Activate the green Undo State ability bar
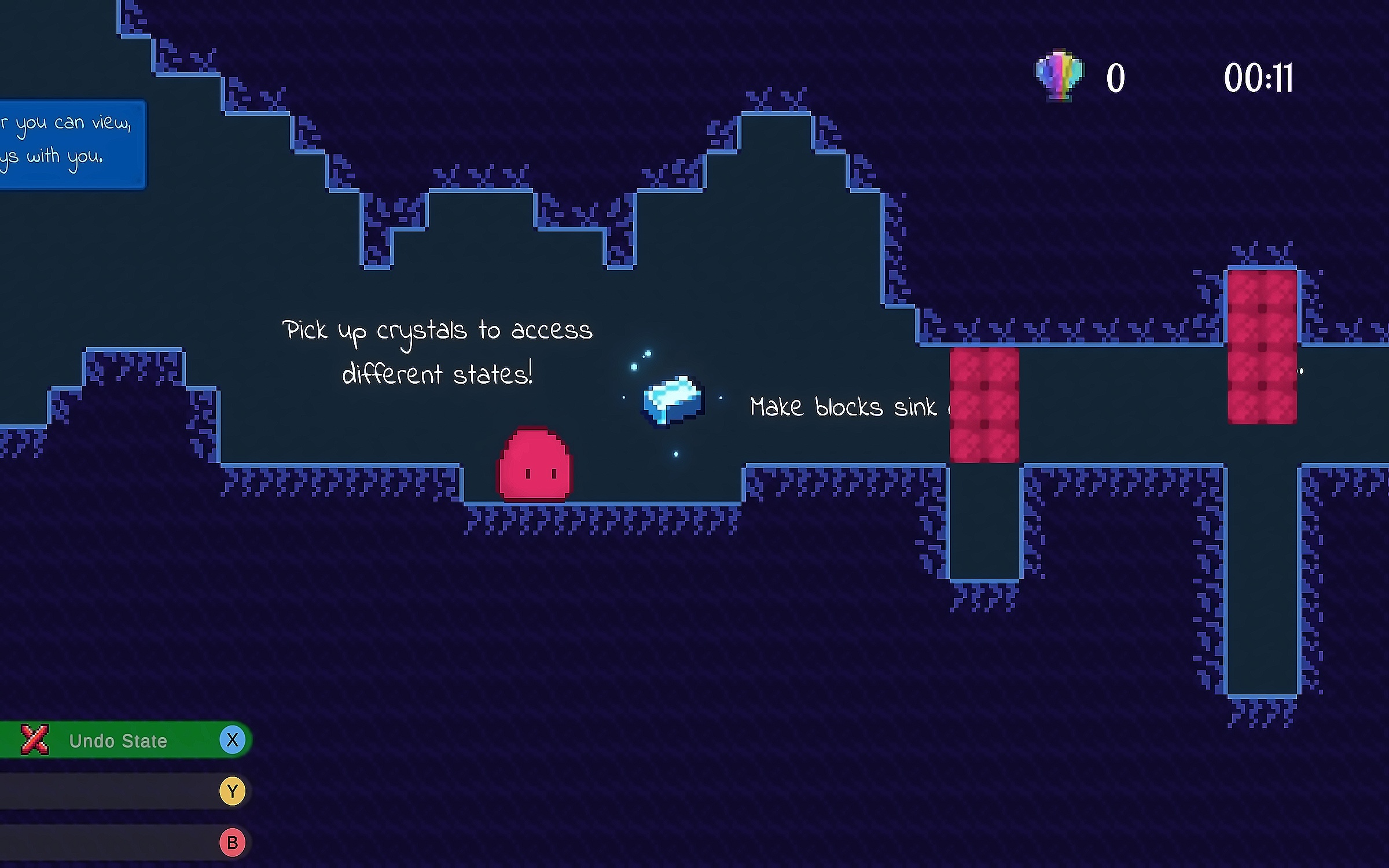This screenshot has width=1389, height=868. pos(119,740)
